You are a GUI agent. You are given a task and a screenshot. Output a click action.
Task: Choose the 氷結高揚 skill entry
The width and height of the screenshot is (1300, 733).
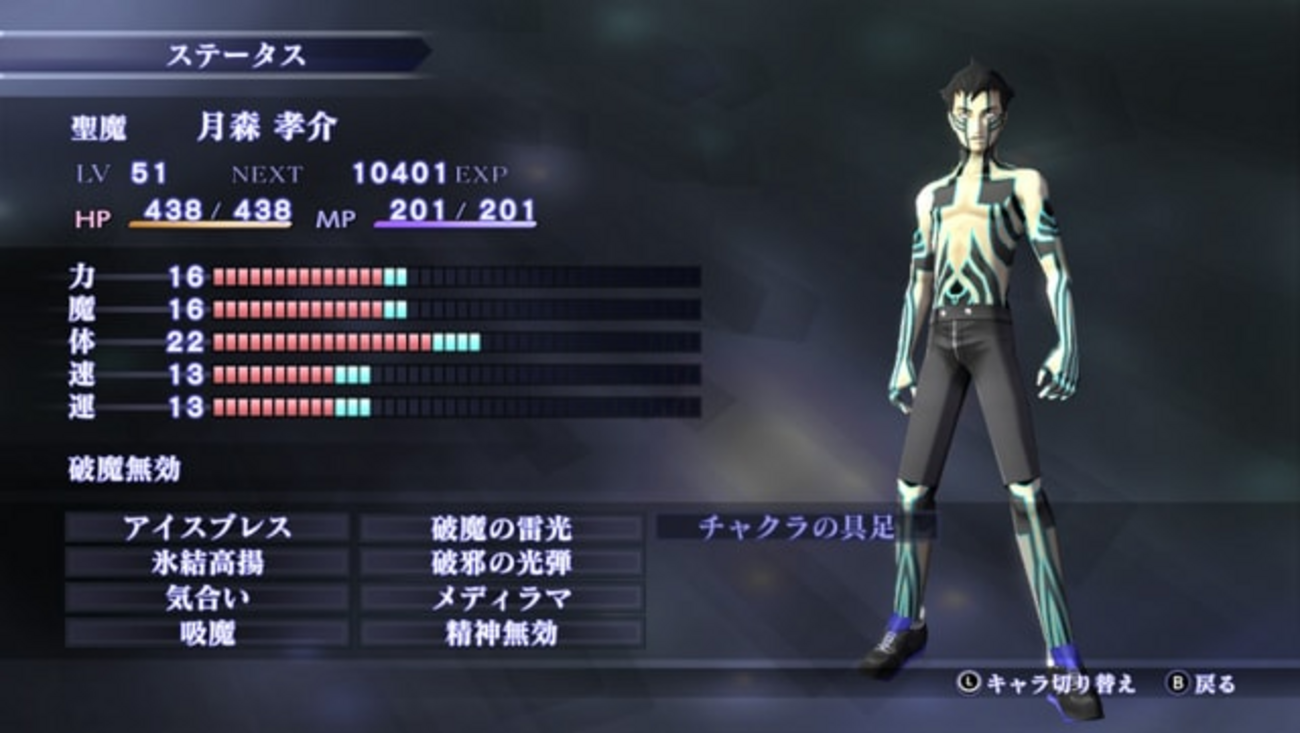(x=207, y=563)
